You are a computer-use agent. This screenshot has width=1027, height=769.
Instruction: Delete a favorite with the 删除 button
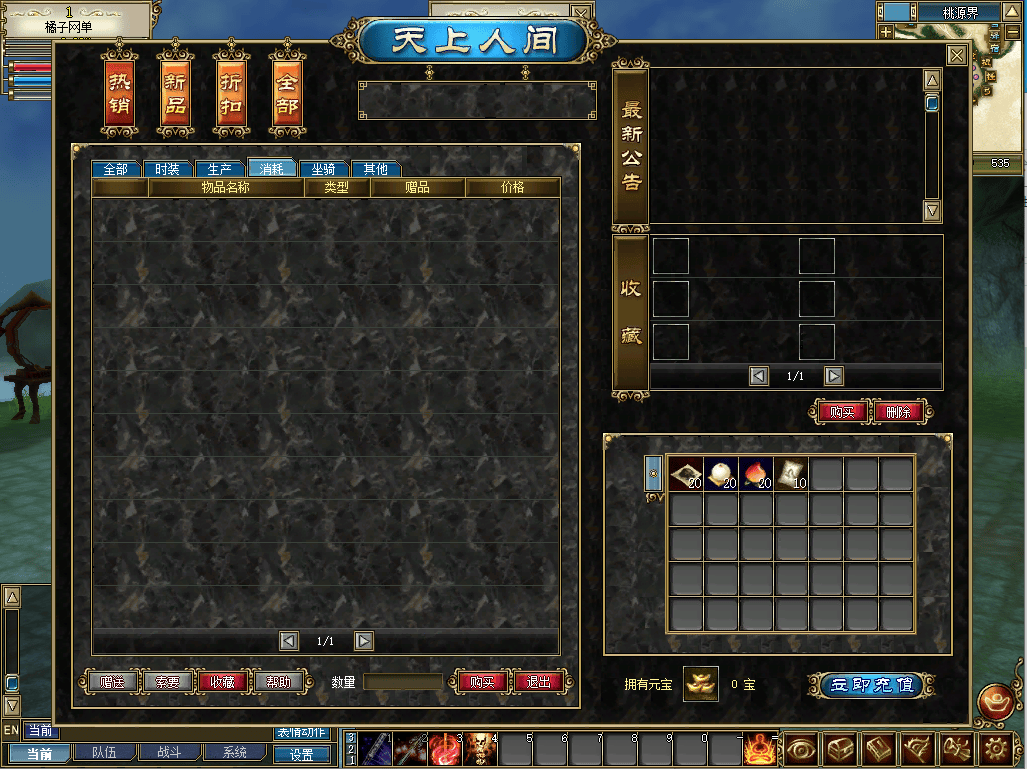pyautogui.click(x=899, y=411)
